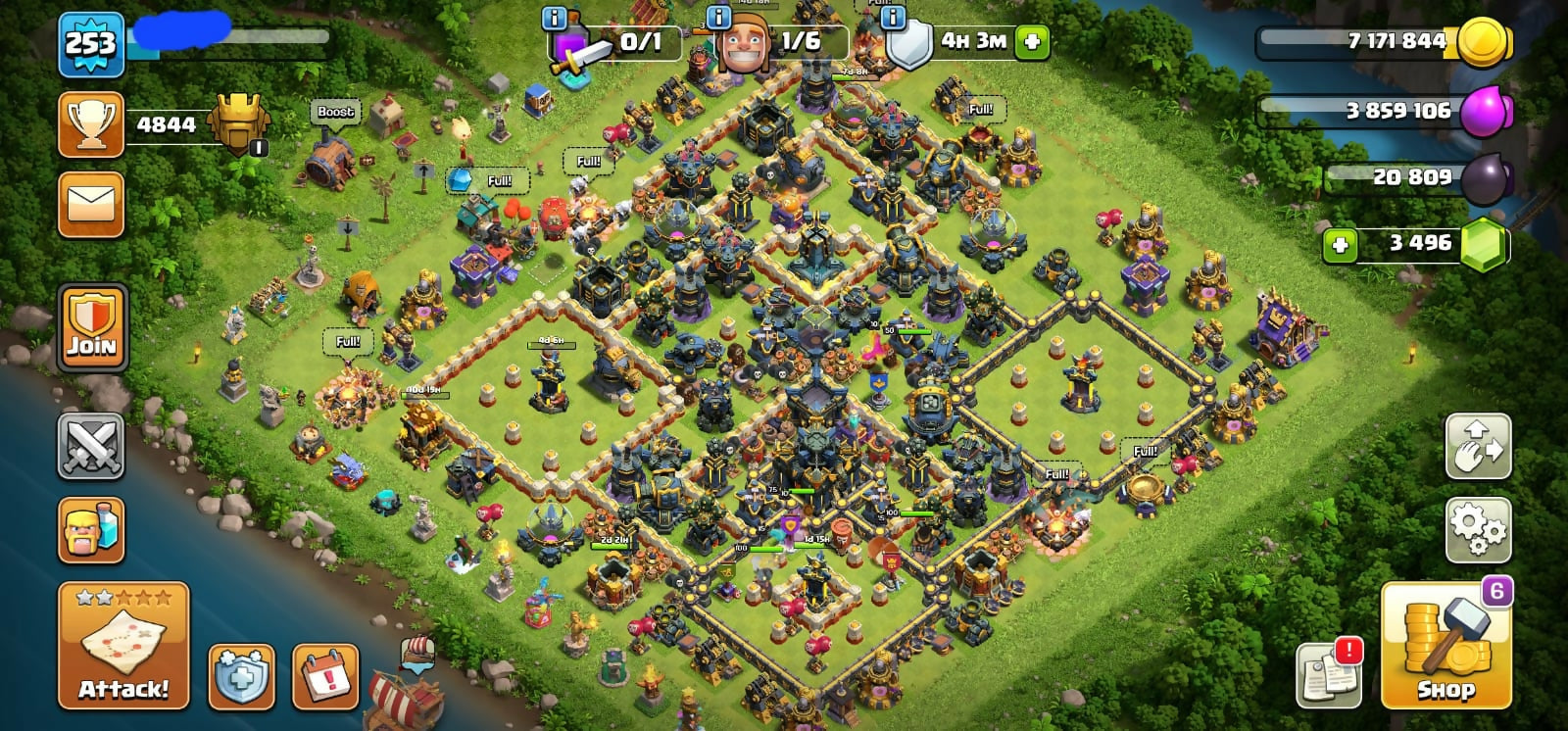Viewport: 1568px width, 731px height.
Task: Open the Shop
Action: pyautogui.click(x=1445, y=647)
